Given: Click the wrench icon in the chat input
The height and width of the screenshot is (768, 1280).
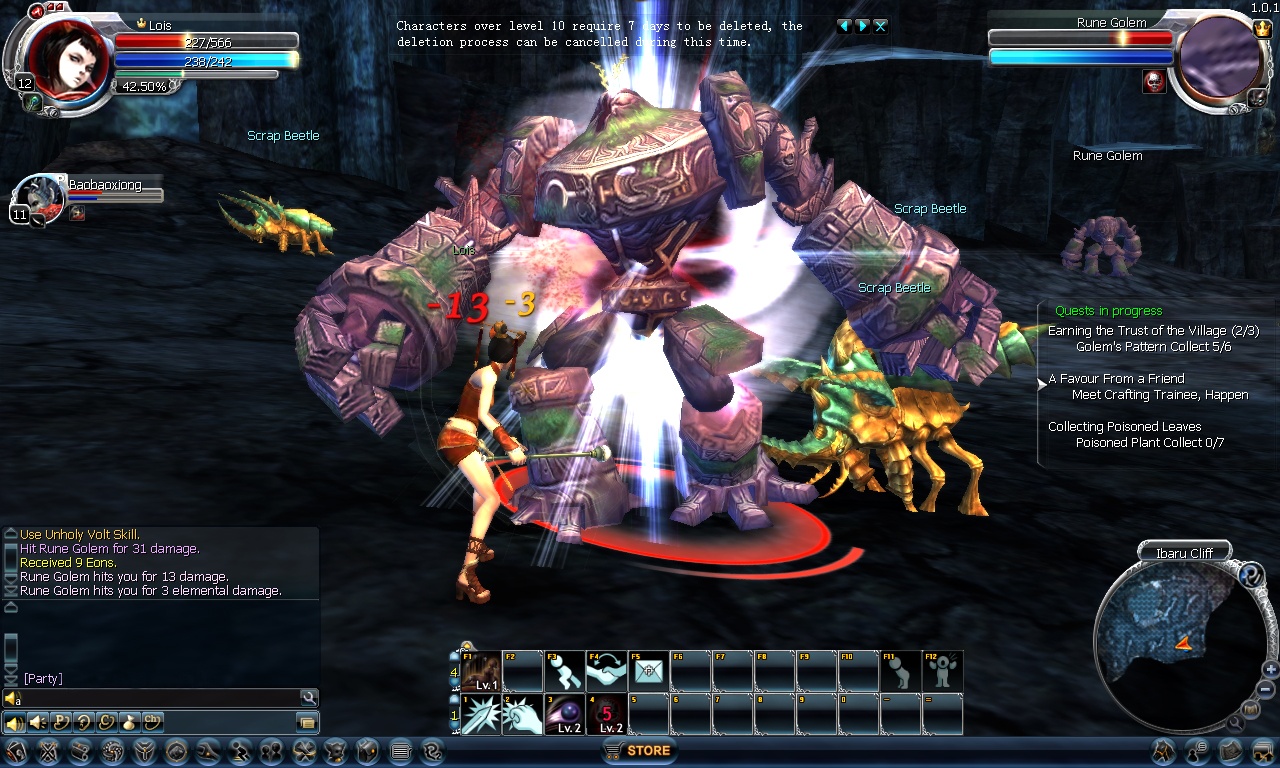Looking at the screenshot, I should click(308, 698).
